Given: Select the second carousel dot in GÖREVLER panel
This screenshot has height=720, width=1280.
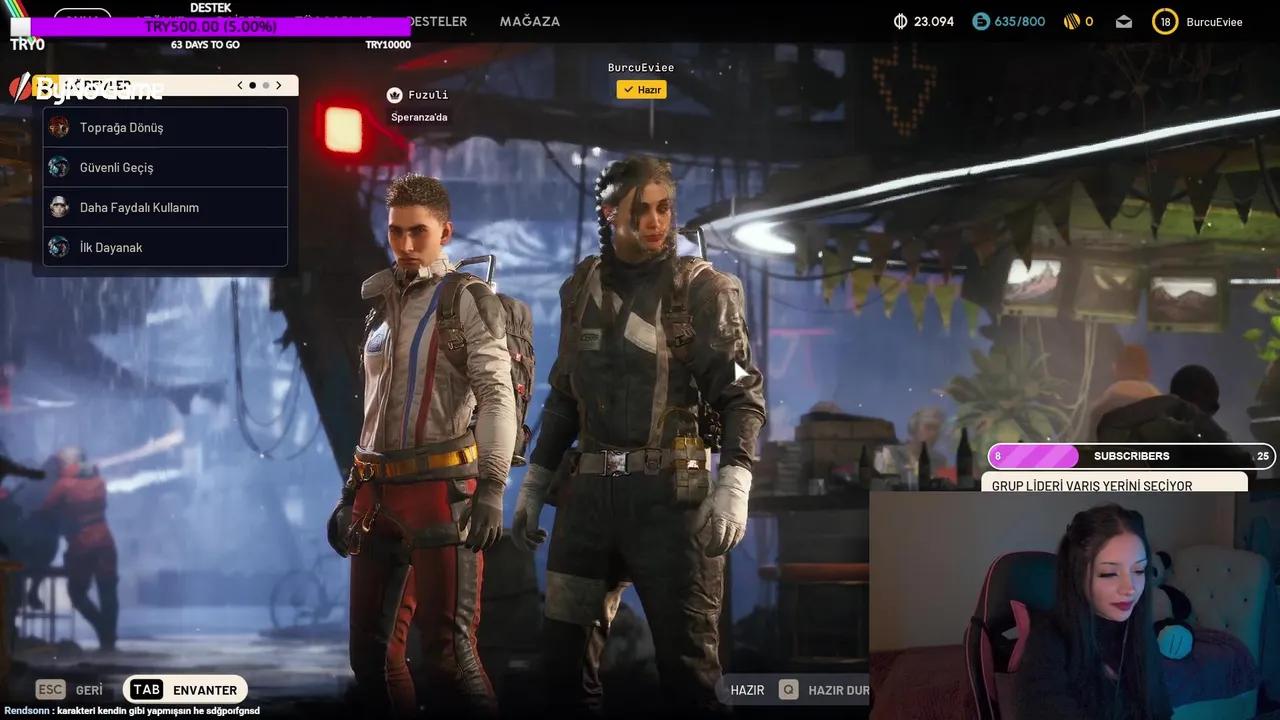Looking at the screenshot, I should tap(264, 85).
